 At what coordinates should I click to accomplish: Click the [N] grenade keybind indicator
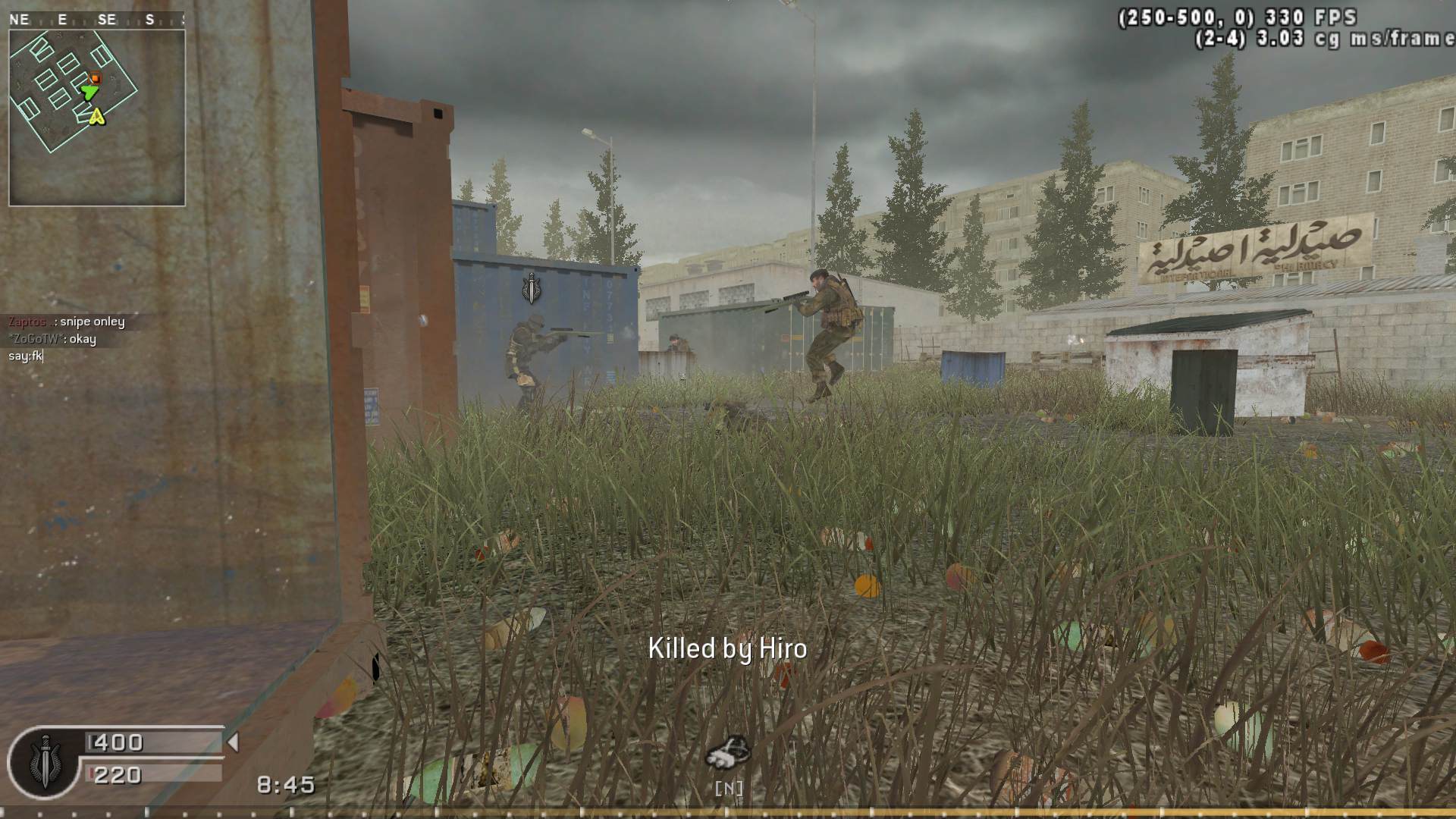[730, 787]
